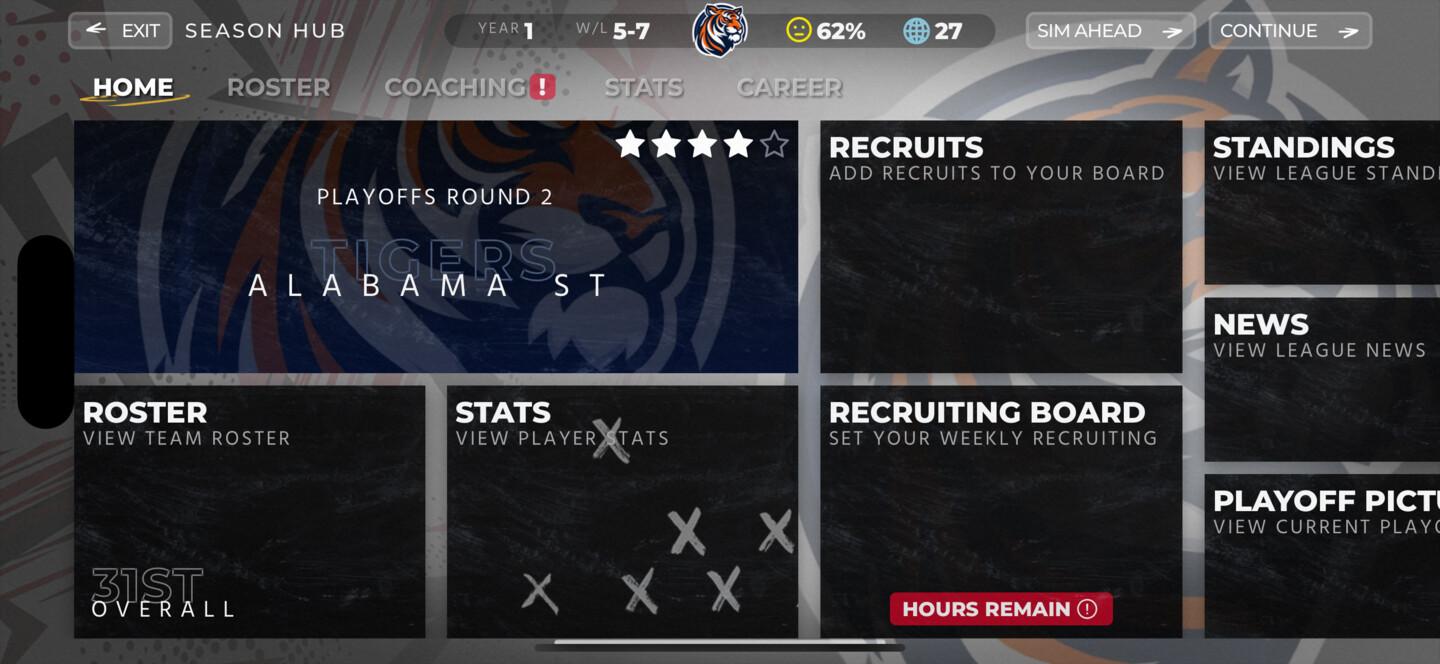Viewport: 1440px width, 664px height.
Task: Switch to the Home tab
Action: point(134,88)
